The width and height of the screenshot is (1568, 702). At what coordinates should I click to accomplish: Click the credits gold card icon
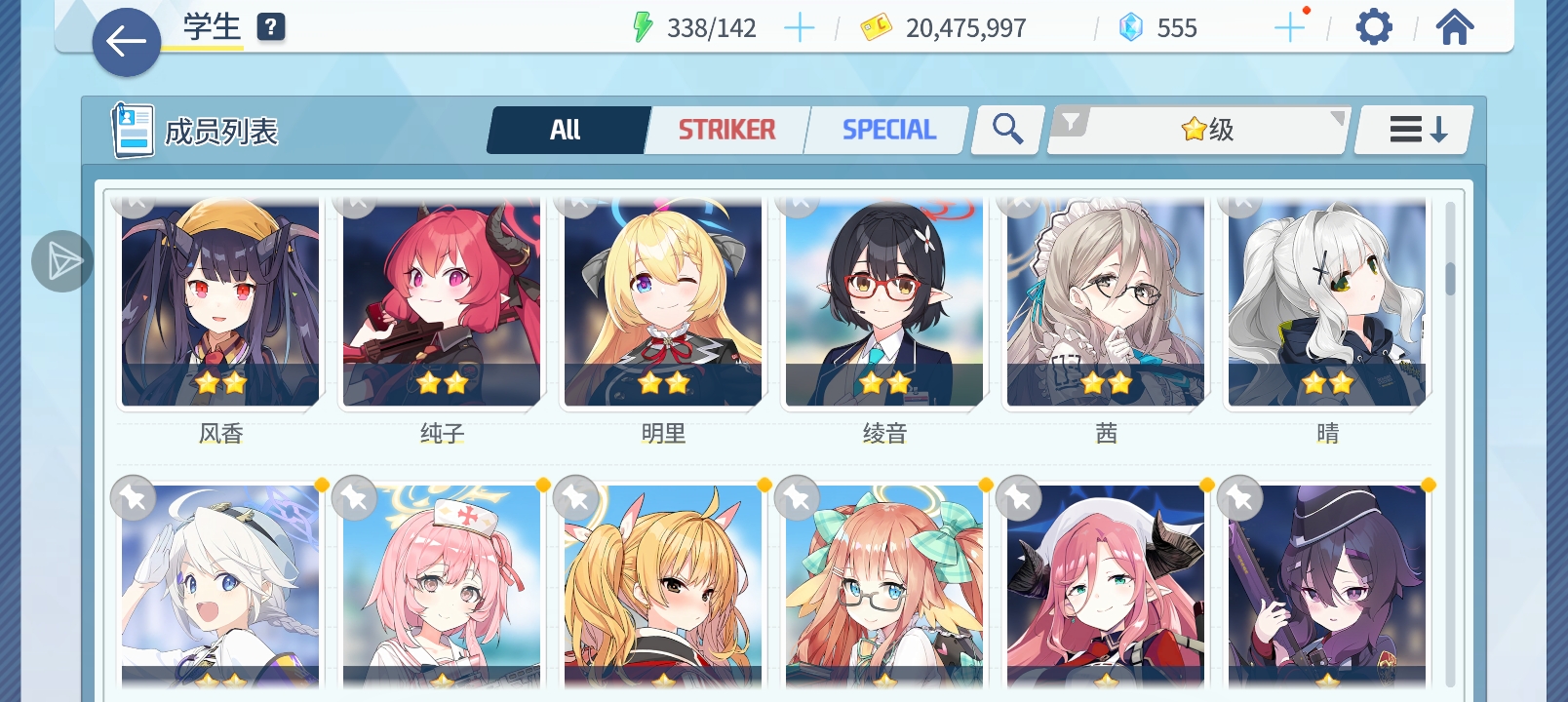[876, 26]
